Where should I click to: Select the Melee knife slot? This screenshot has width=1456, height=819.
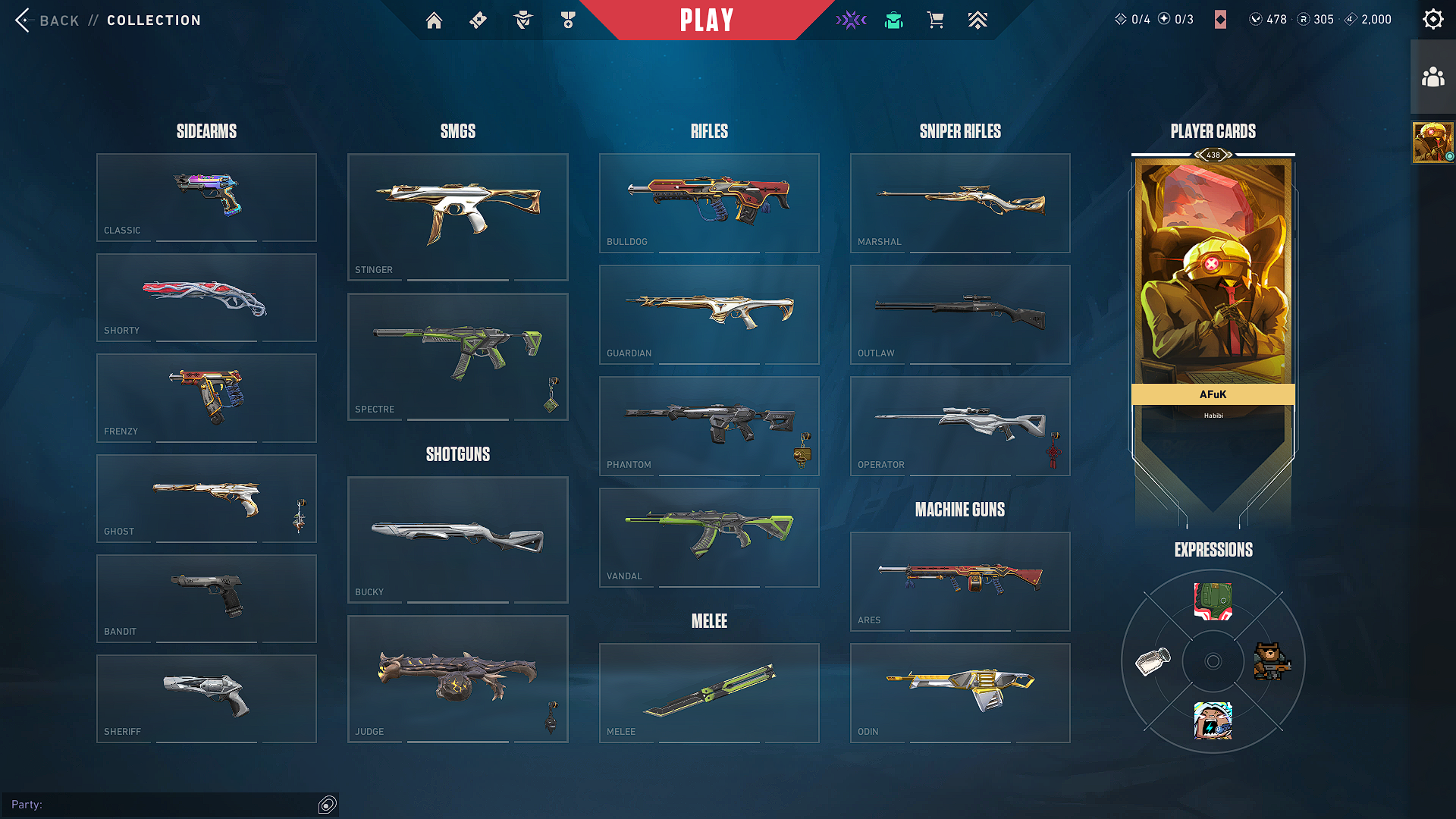pyautogui.click(x=709, y=692)
